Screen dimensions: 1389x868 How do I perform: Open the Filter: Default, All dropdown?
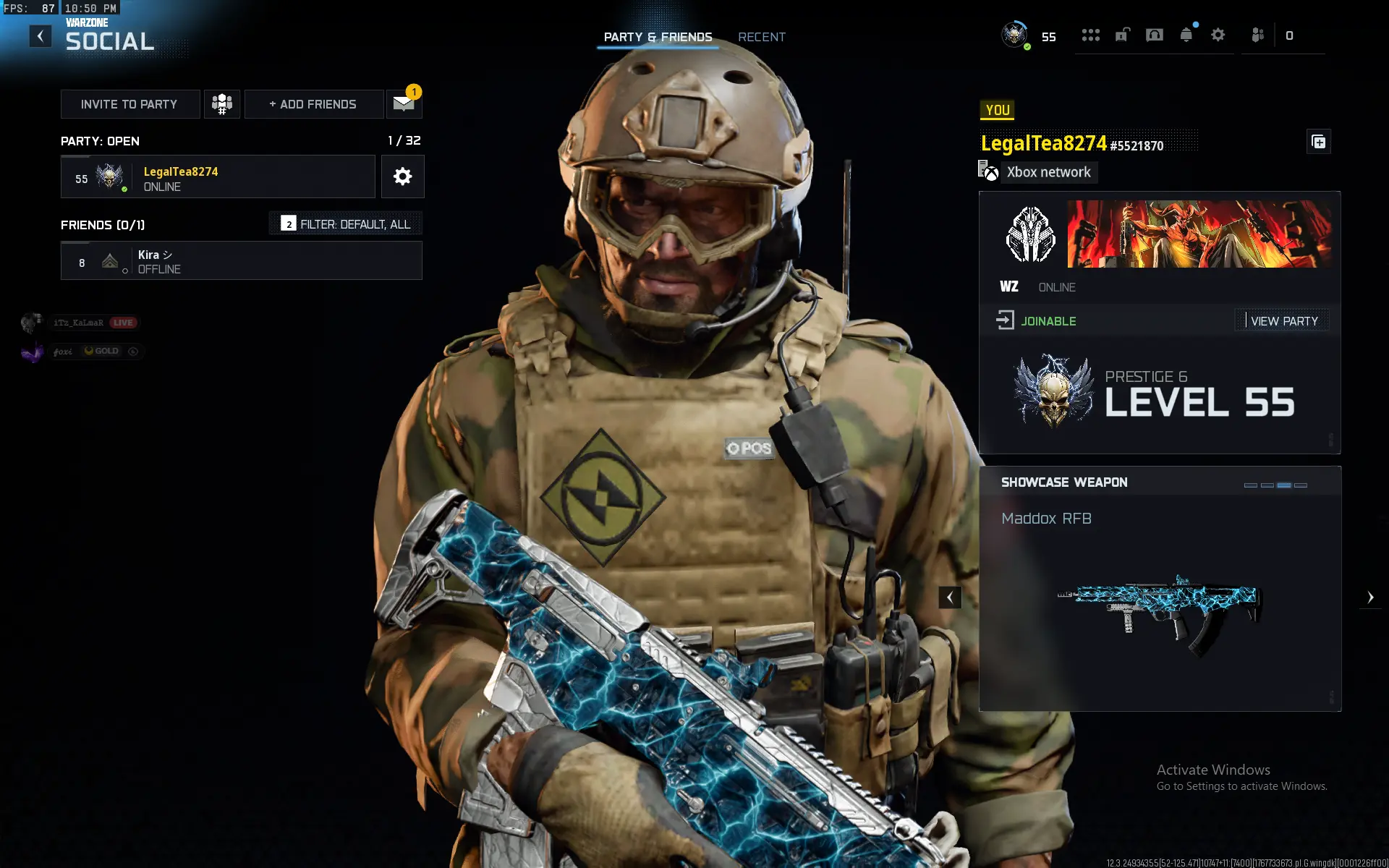pos(345,224)
